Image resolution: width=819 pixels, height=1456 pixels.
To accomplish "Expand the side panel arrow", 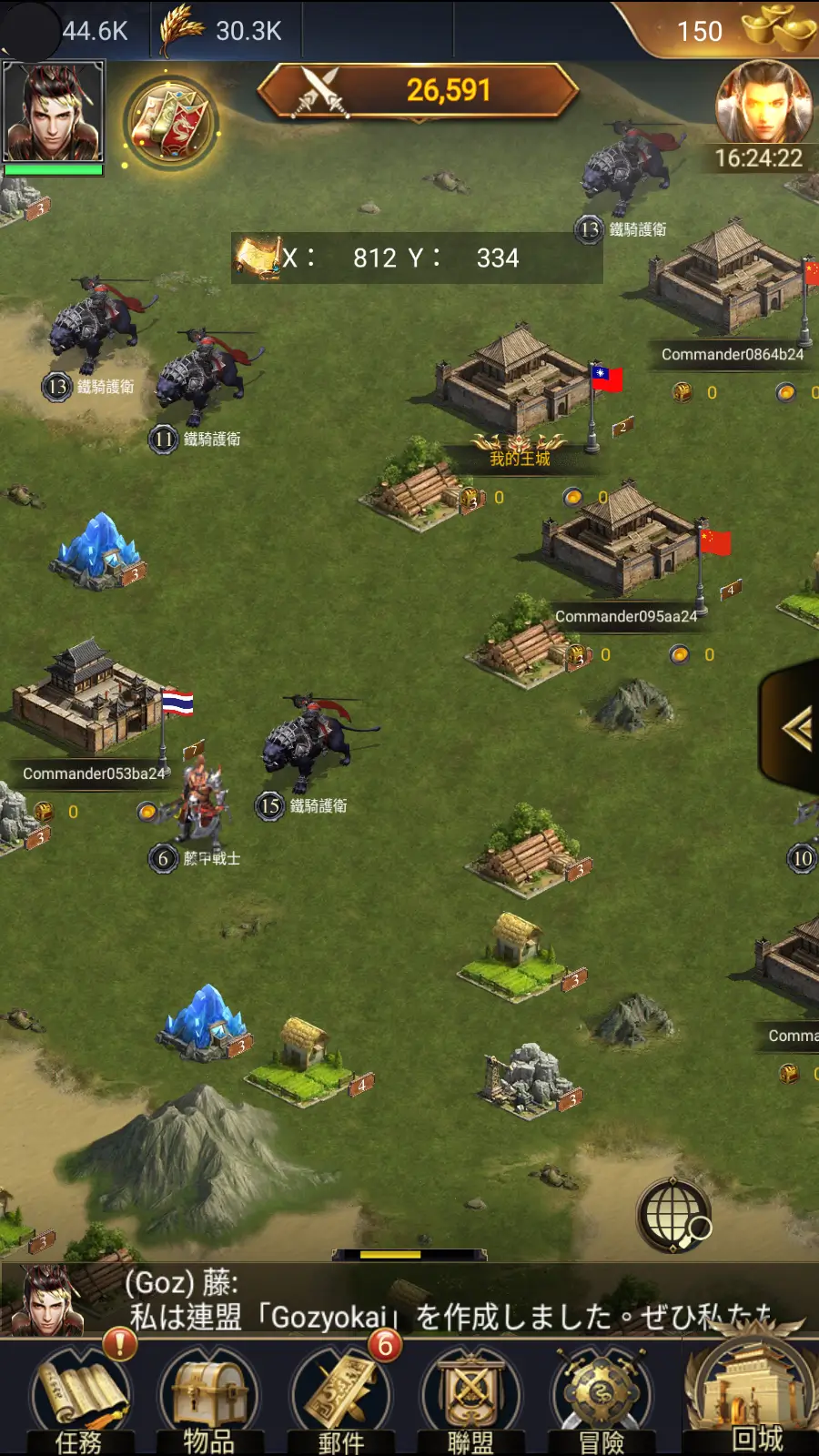I will [795, 728].
